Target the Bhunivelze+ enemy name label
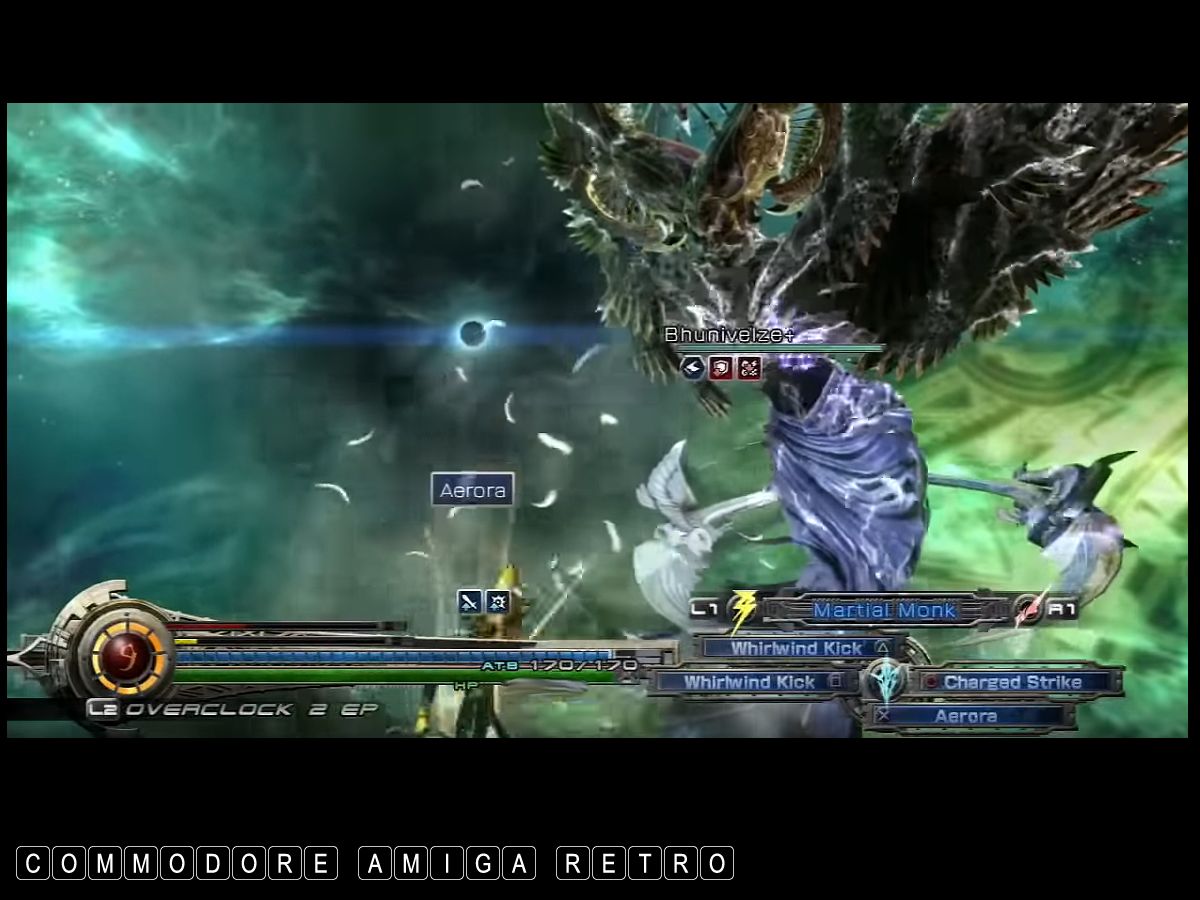Image resolution: width=1200 pixels, height=900 pixels. click(728, 335)
